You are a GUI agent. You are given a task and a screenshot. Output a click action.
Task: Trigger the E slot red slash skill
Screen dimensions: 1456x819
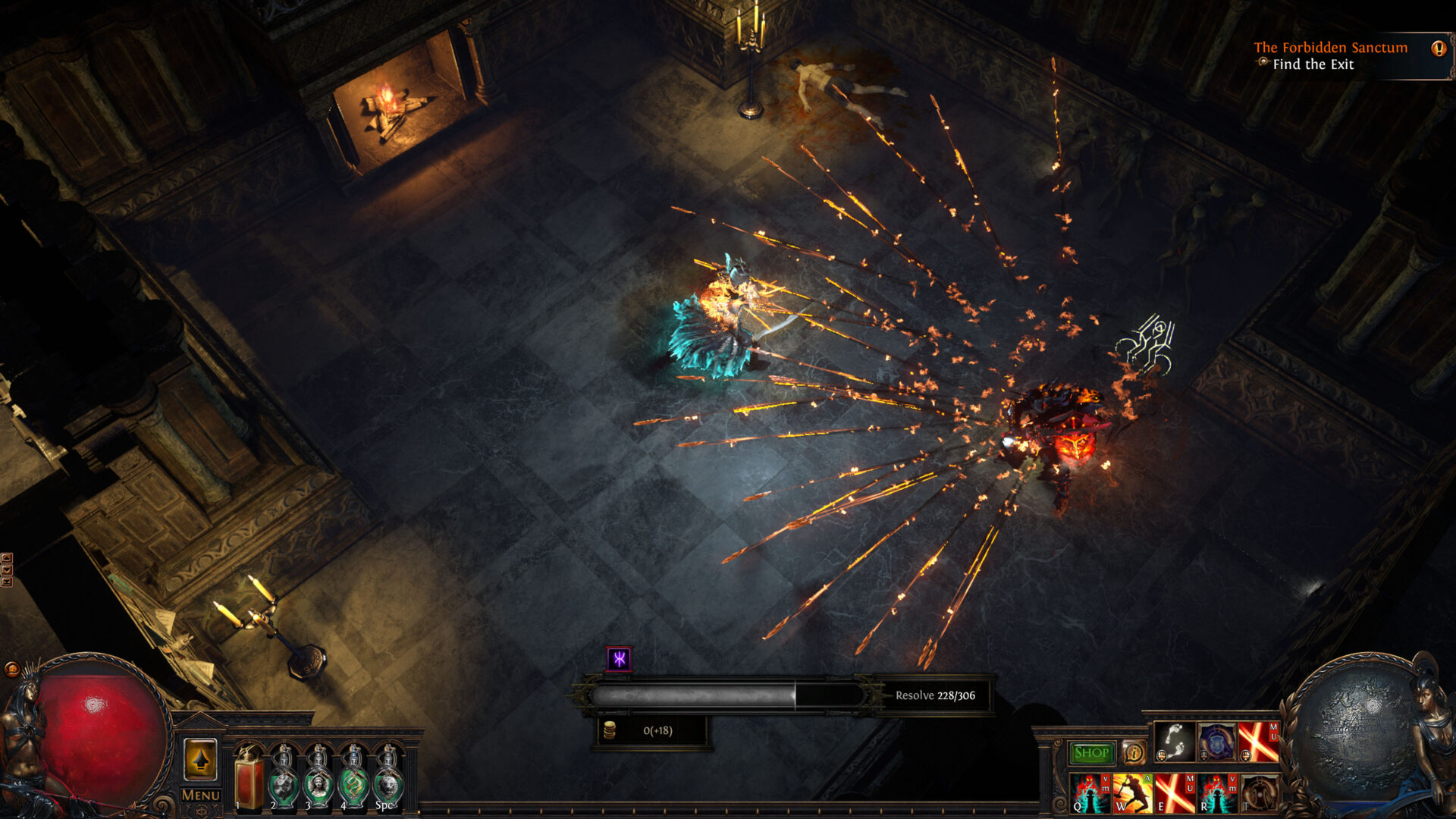click(x=1173, y=796)
